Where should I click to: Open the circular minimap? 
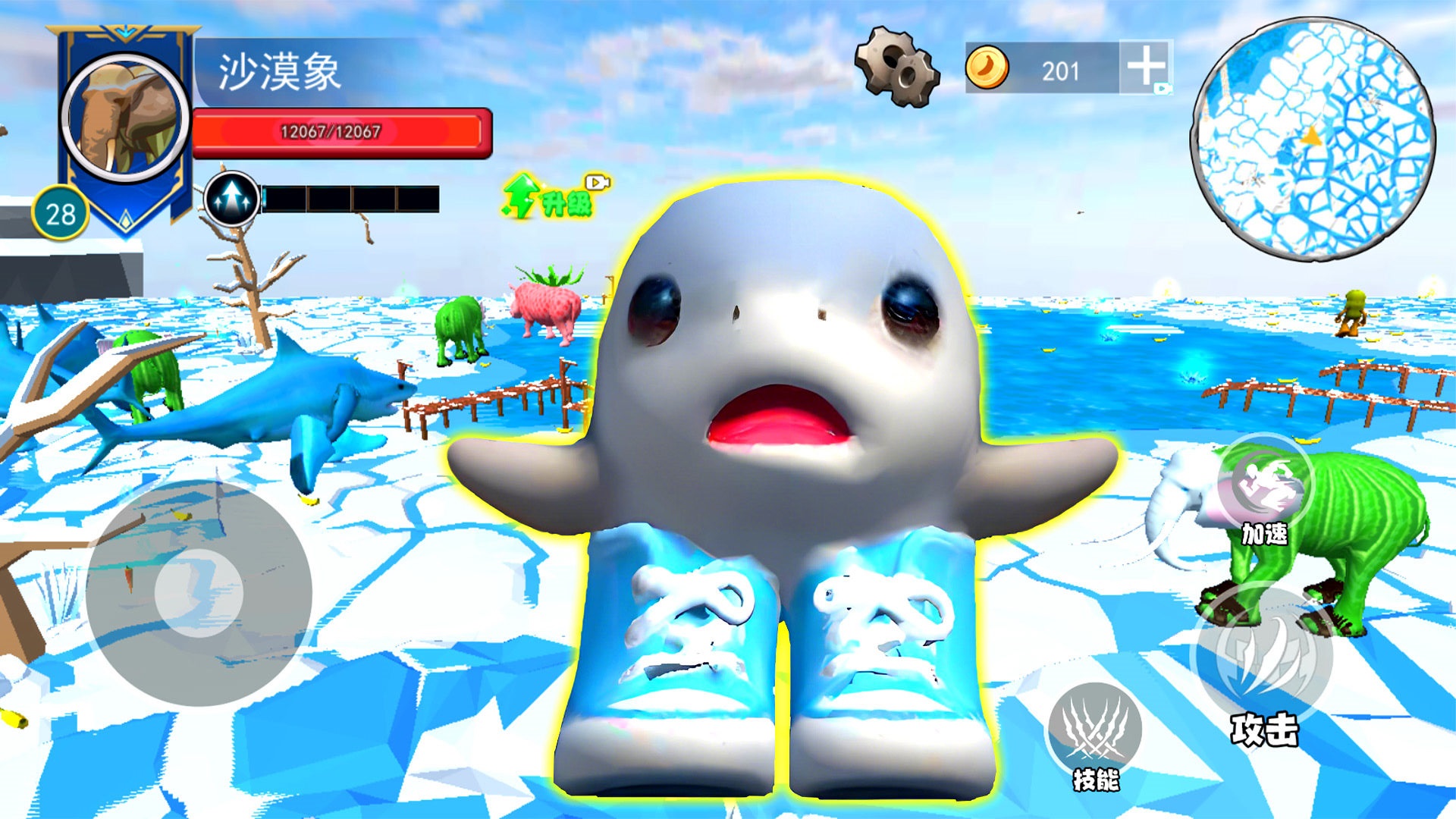click(1313, 140)
